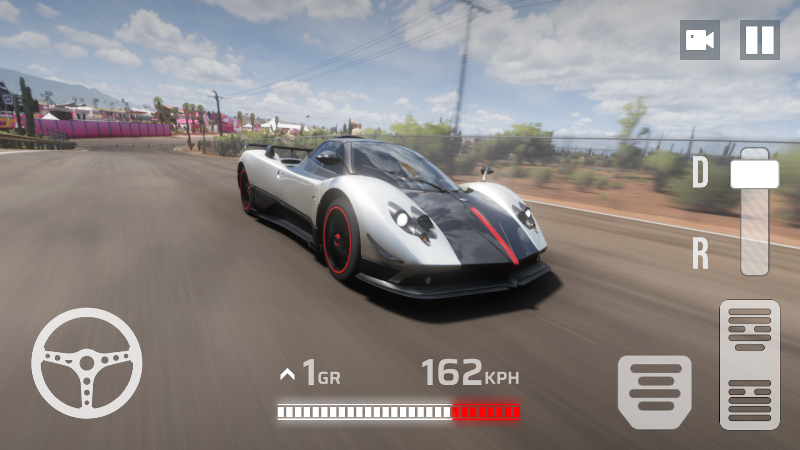
Task: Tap the gear up arrow indicator
Action: point(288,375)
